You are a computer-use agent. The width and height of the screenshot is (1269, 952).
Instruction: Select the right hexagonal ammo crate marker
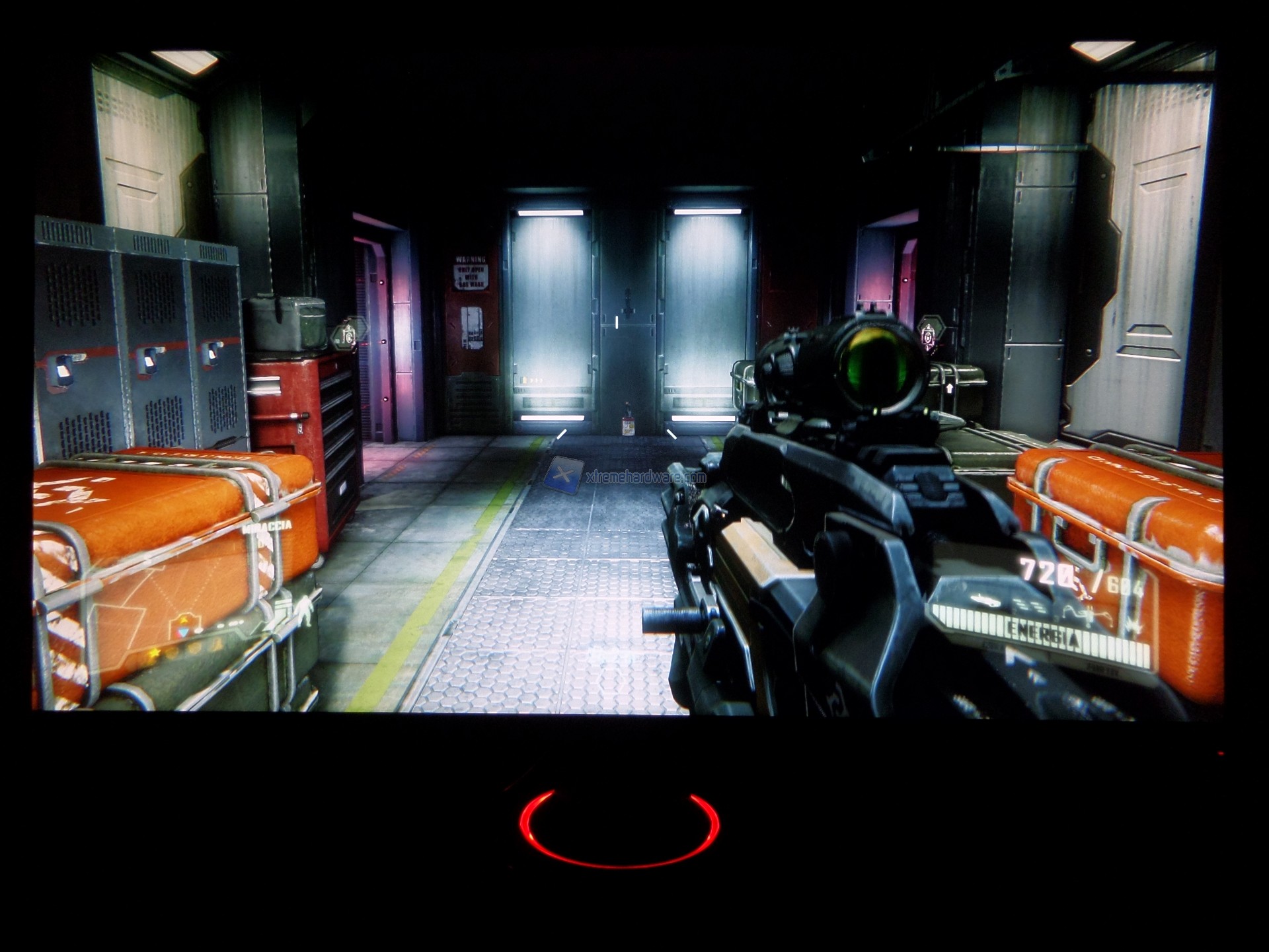929,334
